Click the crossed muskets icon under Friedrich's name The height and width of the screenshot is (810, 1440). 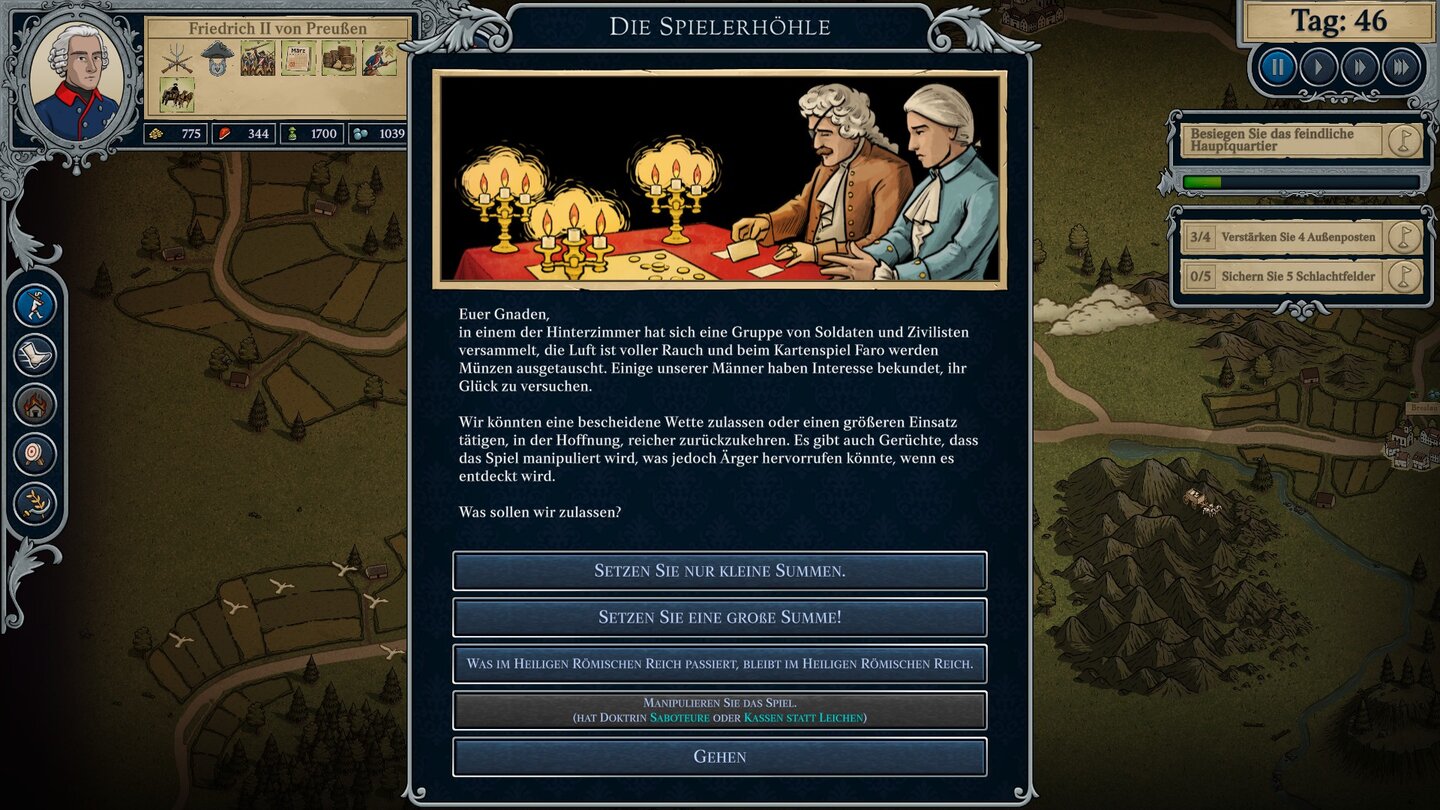(x=177, y=60)
